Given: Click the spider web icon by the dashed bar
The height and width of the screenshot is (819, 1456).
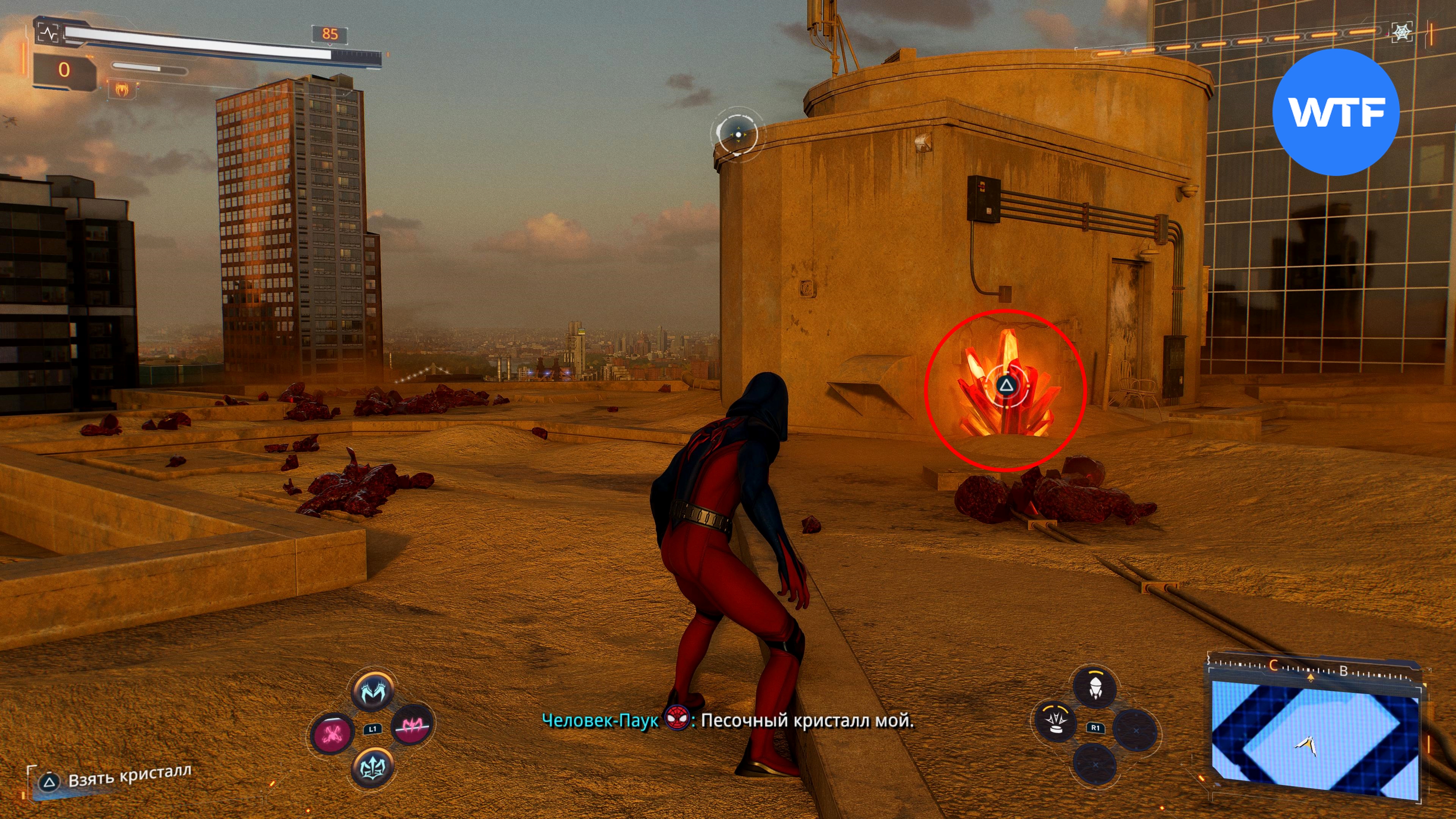Looking at the screenshot, I should [1402, 33].
